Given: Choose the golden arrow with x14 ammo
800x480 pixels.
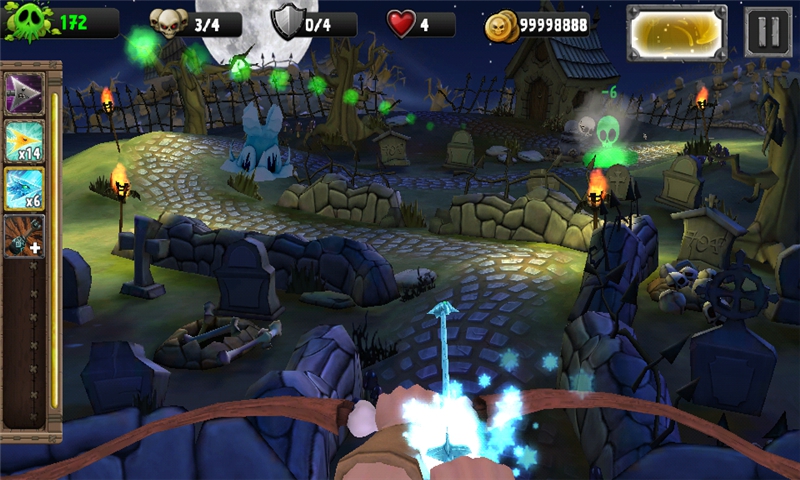Looking at the screenshot, I should 24,141.
